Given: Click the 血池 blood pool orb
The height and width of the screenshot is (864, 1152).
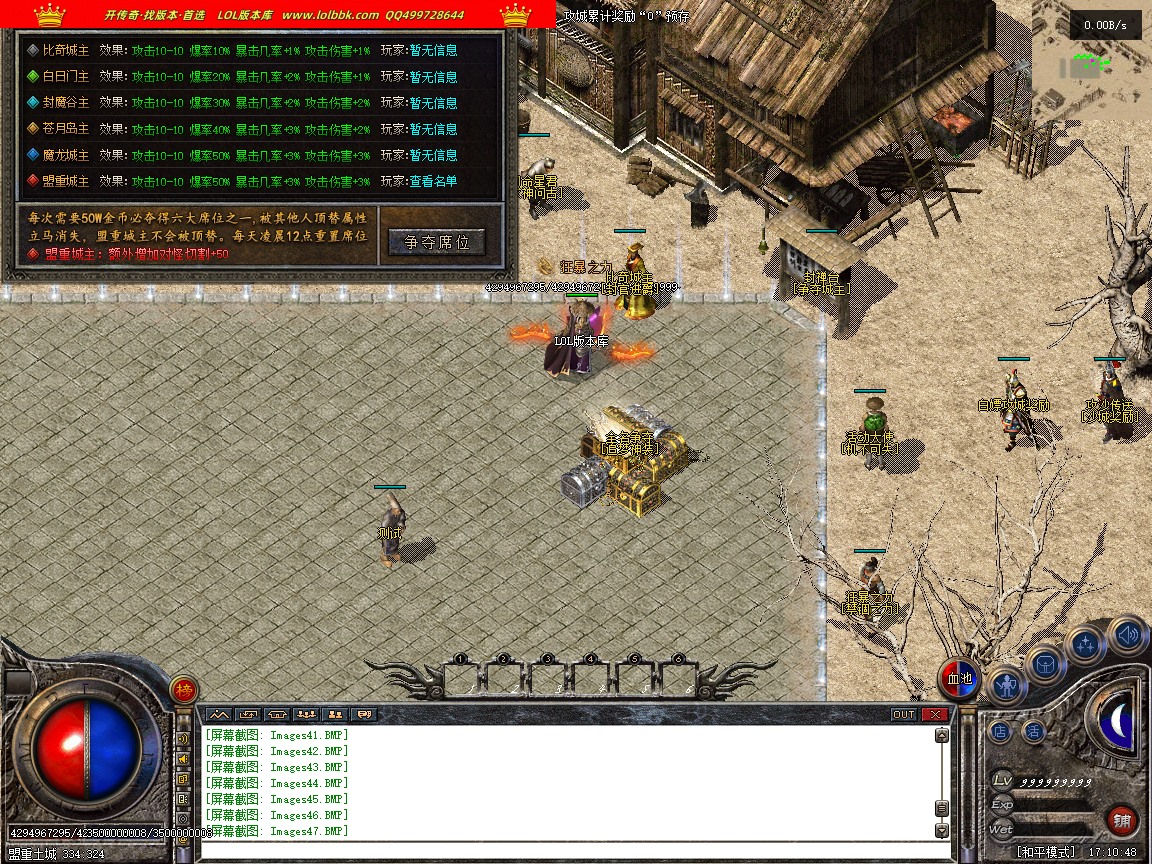Looking at the screenshot, I should (959, 678).
